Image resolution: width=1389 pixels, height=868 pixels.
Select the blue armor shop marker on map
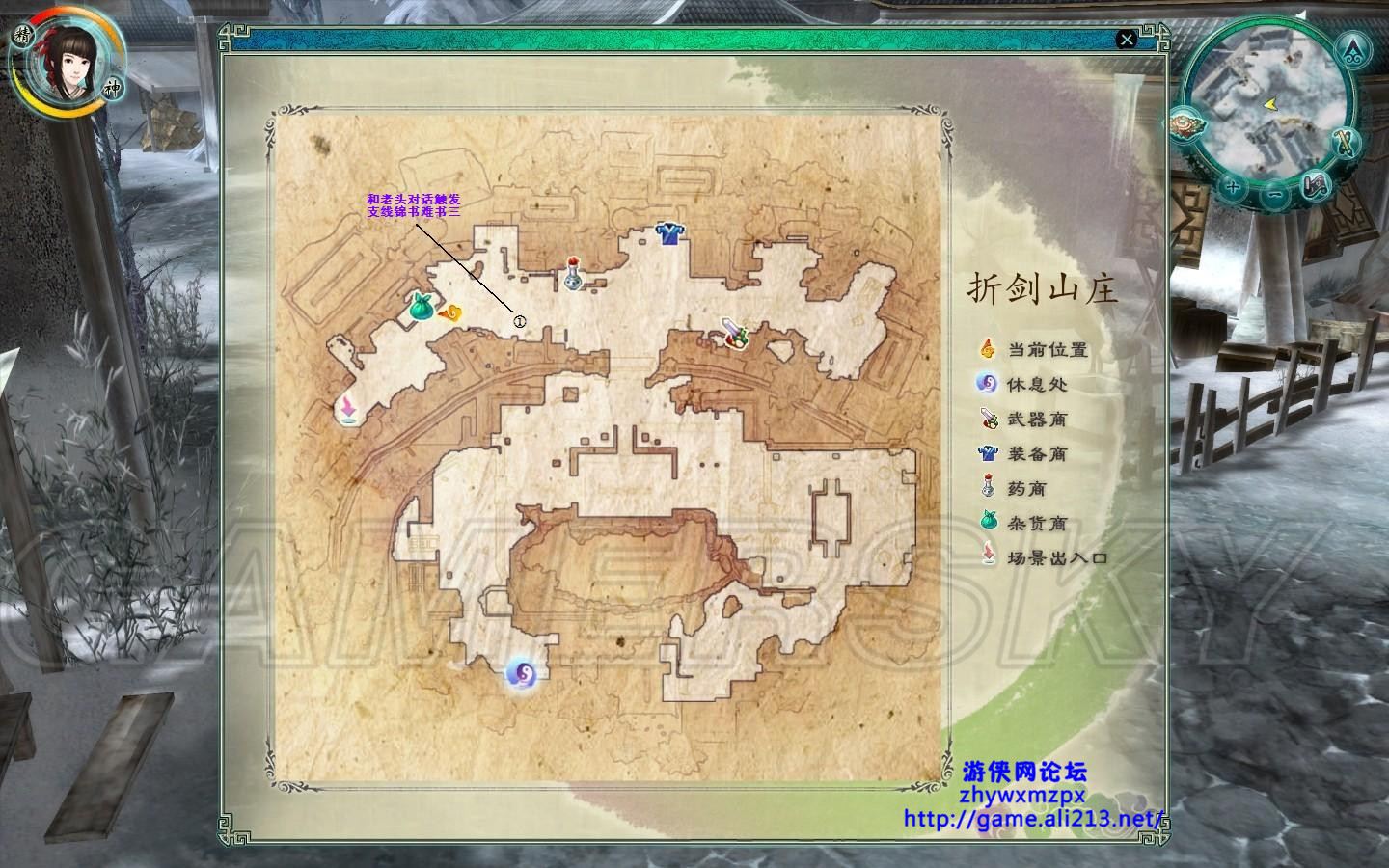point(667,232)
